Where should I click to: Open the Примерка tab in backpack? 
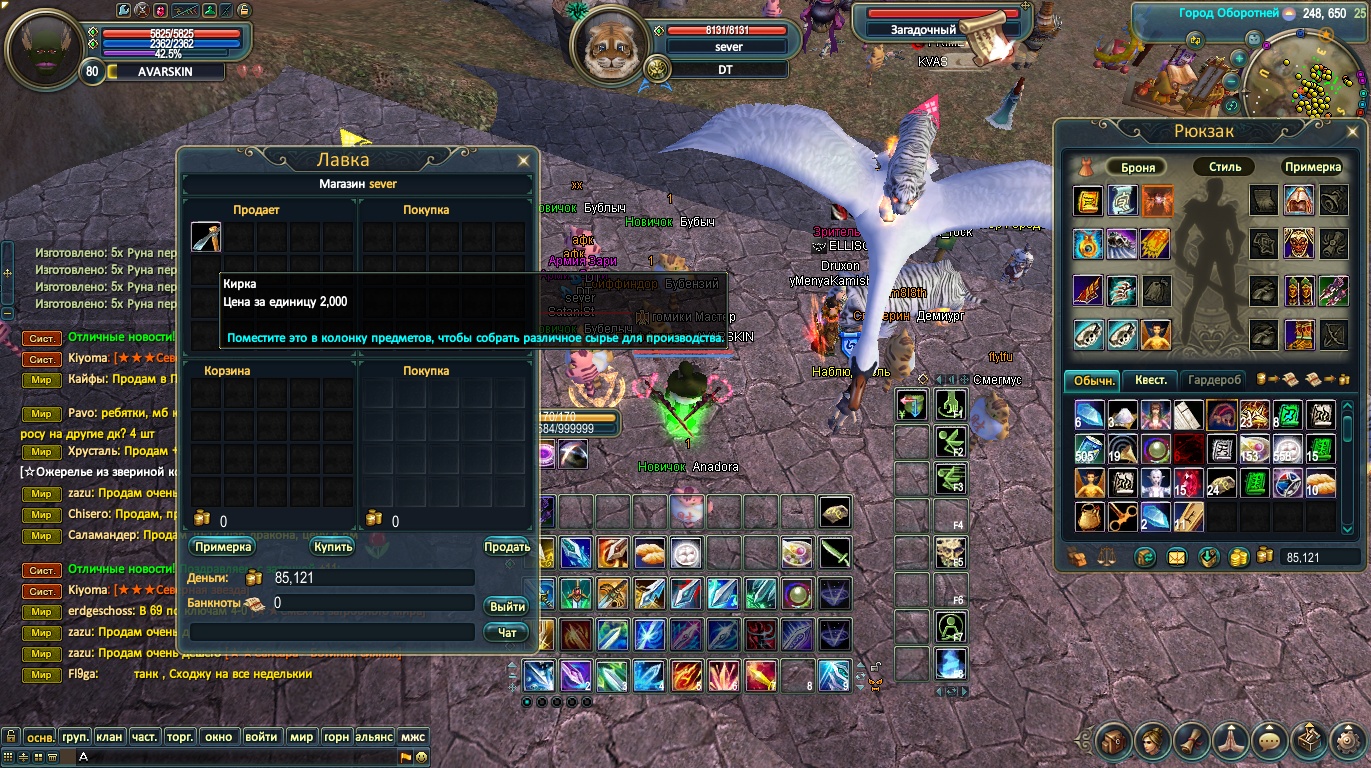(1312, 167)
